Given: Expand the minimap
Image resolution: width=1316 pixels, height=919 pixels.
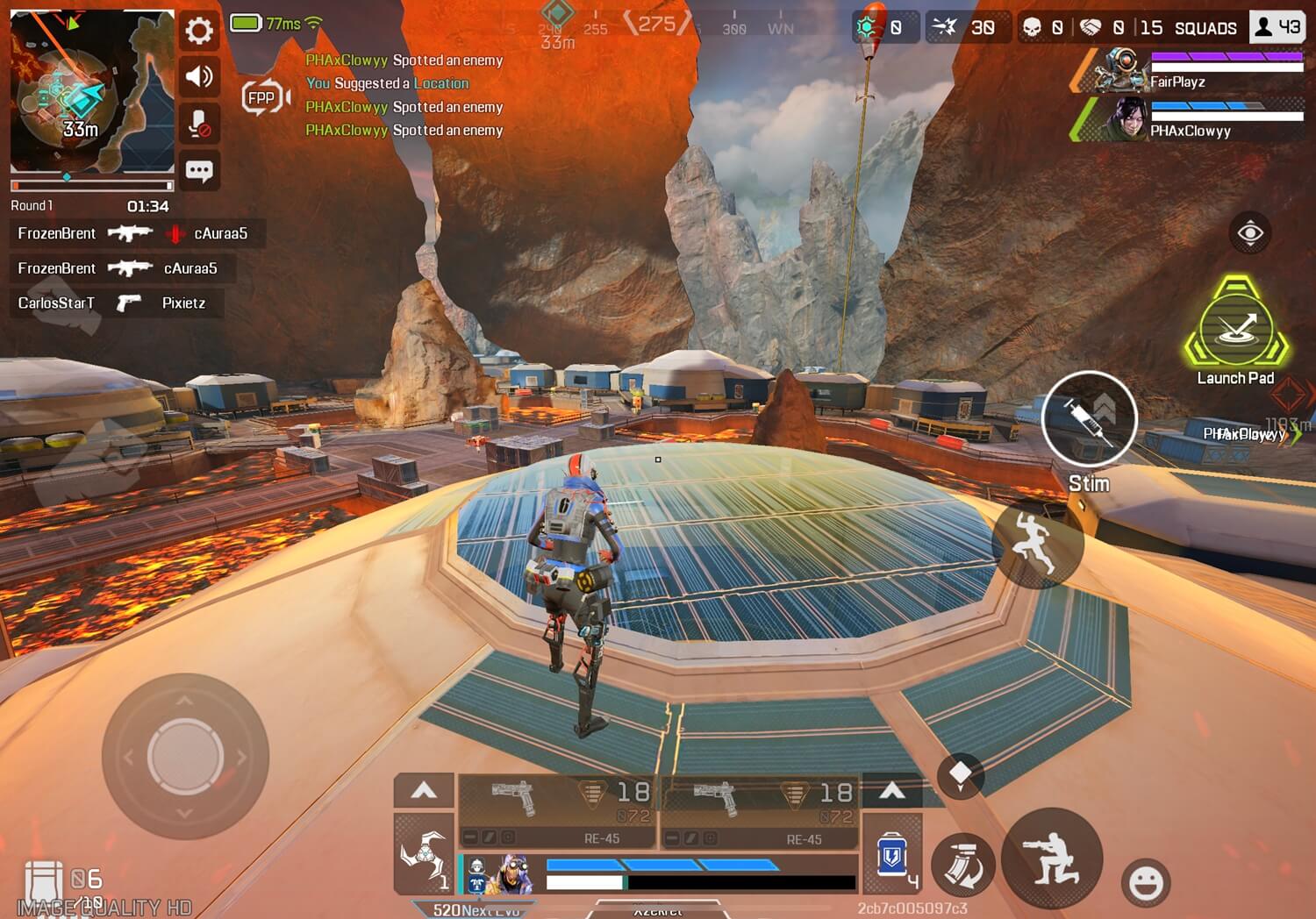Looking at the screenshot, I should (91, 91).
